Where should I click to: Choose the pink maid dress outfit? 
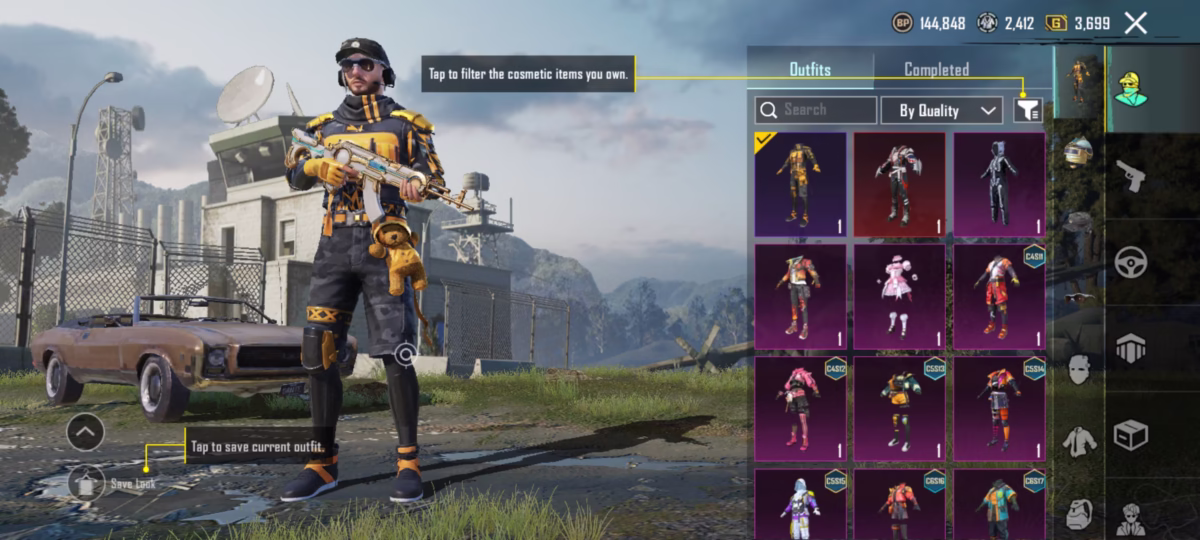899,297
